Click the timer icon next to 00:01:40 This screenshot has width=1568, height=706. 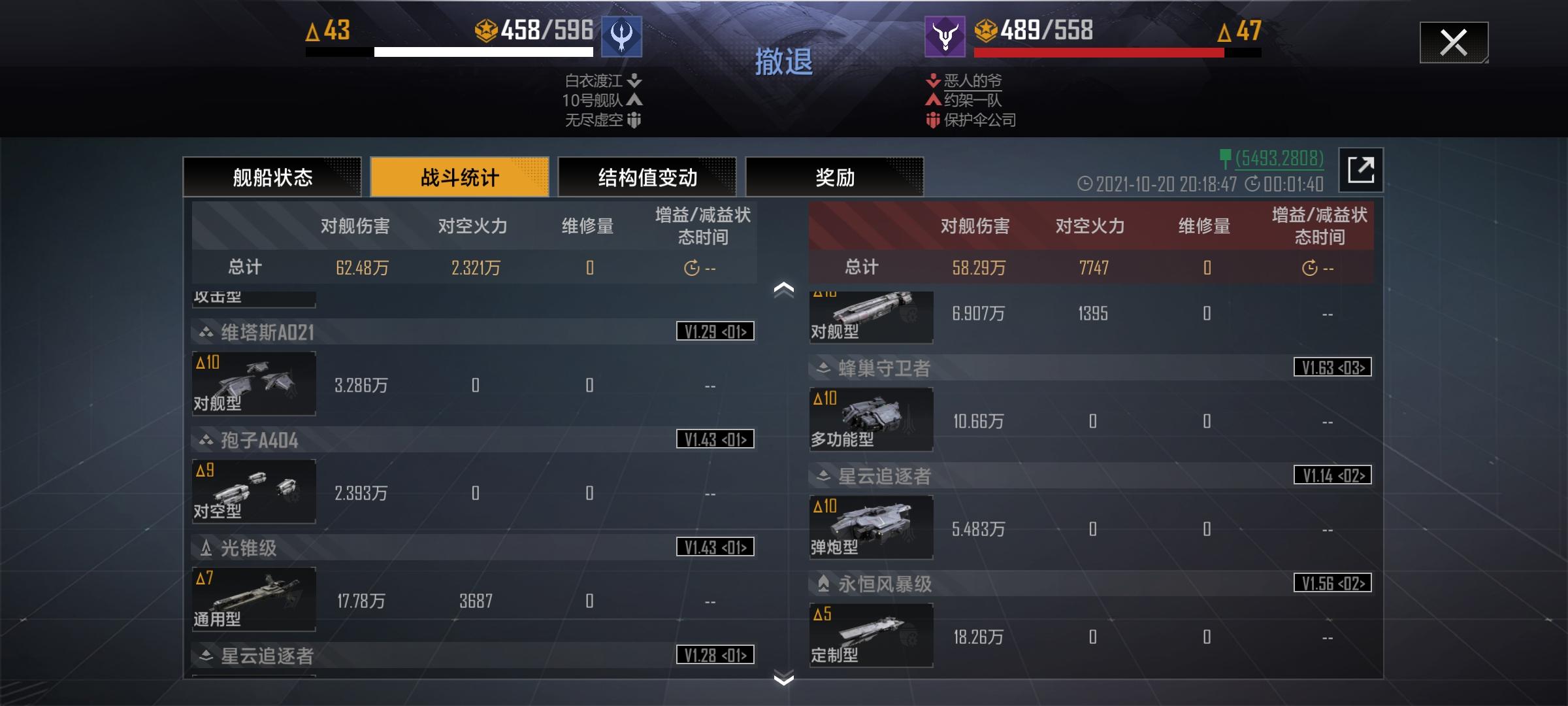coord(1252,184)
